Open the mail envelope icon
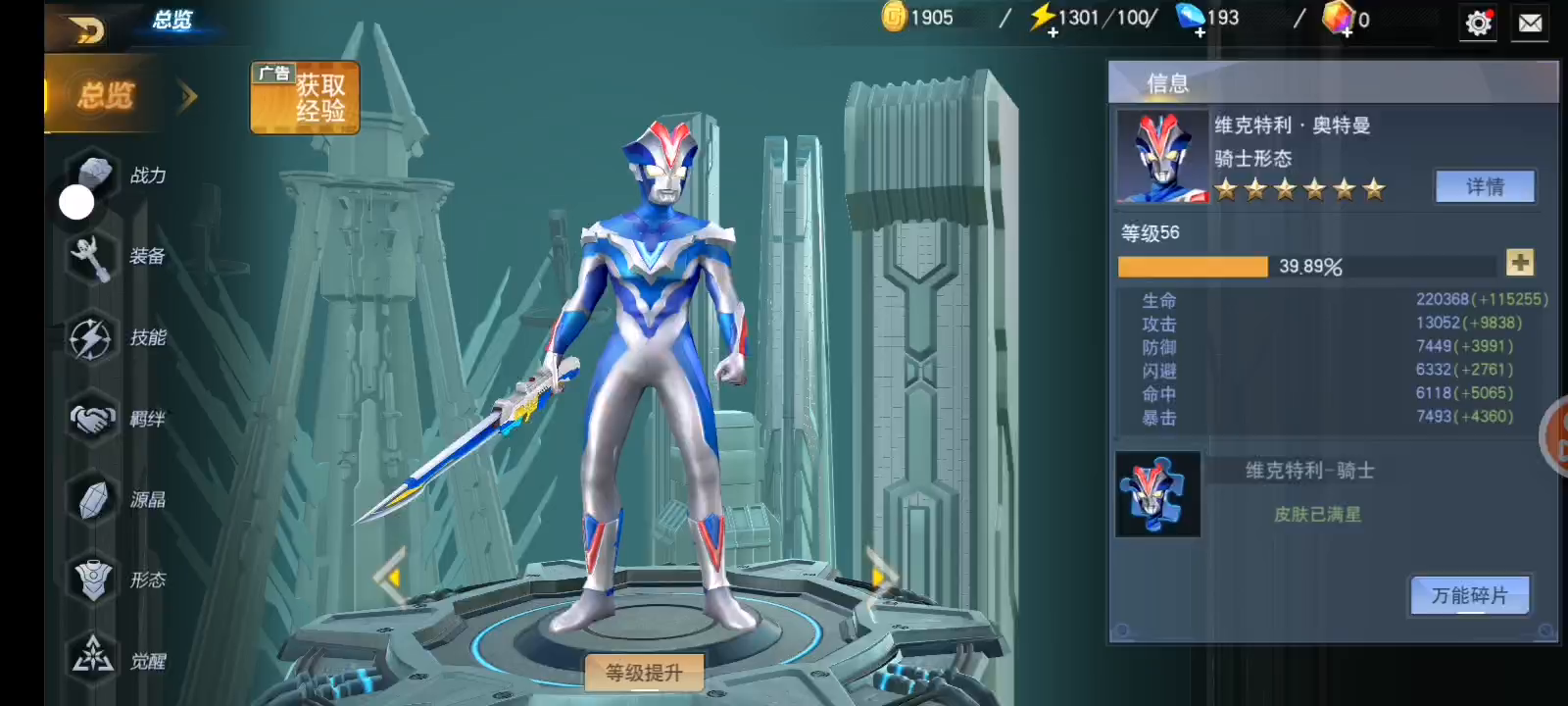1568x706 pixels. [1531, 23]
